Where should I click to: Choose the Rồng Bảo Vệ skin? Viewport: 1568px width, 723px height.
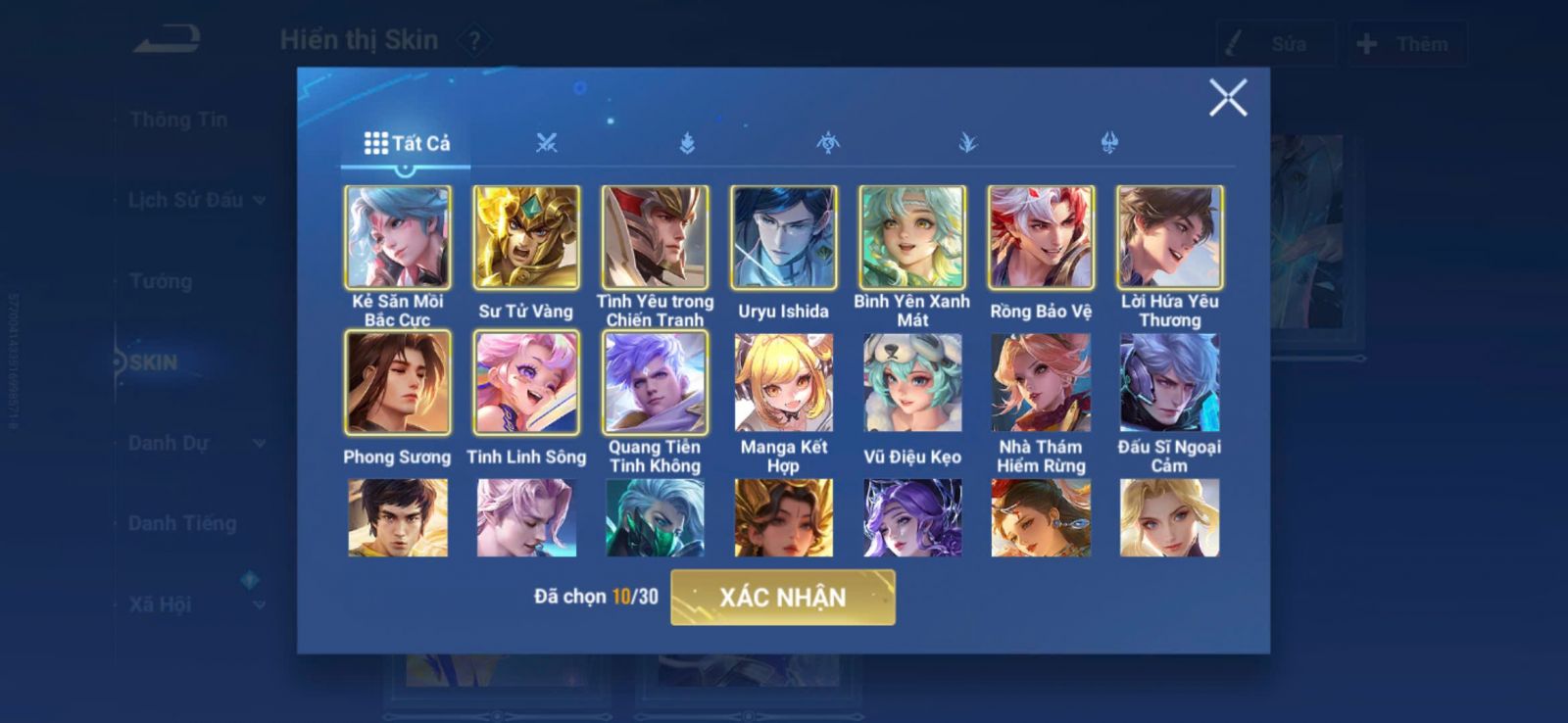[1041, 237]
